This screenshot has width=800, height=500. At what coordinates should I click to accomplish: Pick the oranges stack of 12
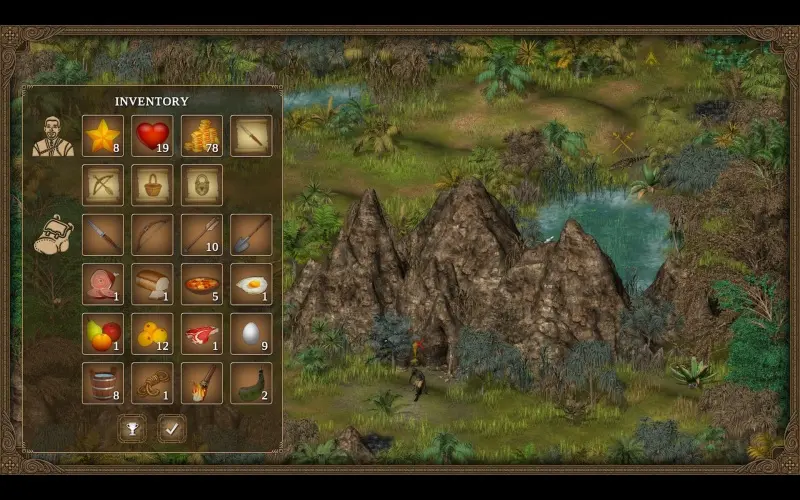click(x=152, y=333)
